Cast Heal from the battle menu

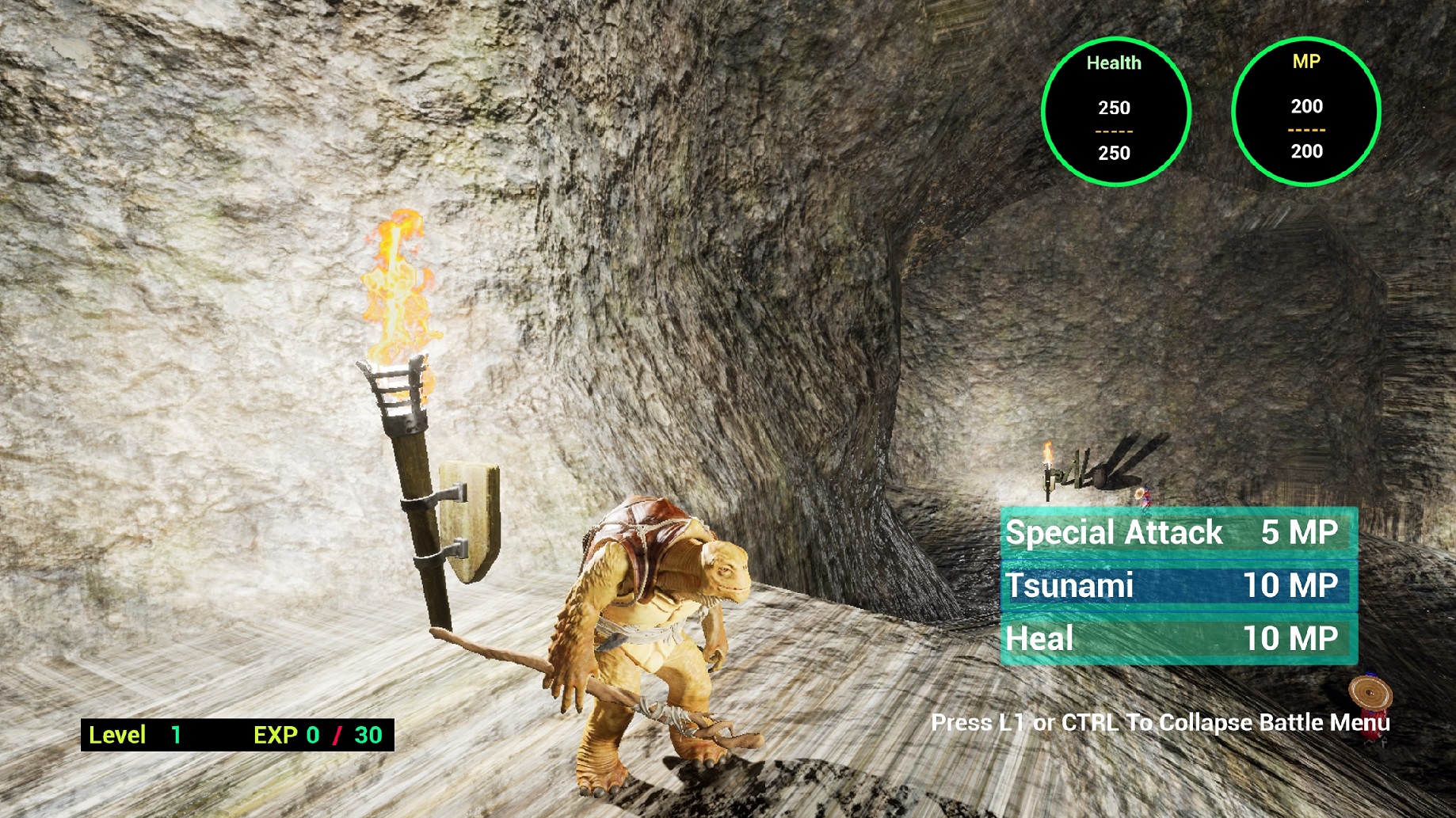[x=1178, y=639]
